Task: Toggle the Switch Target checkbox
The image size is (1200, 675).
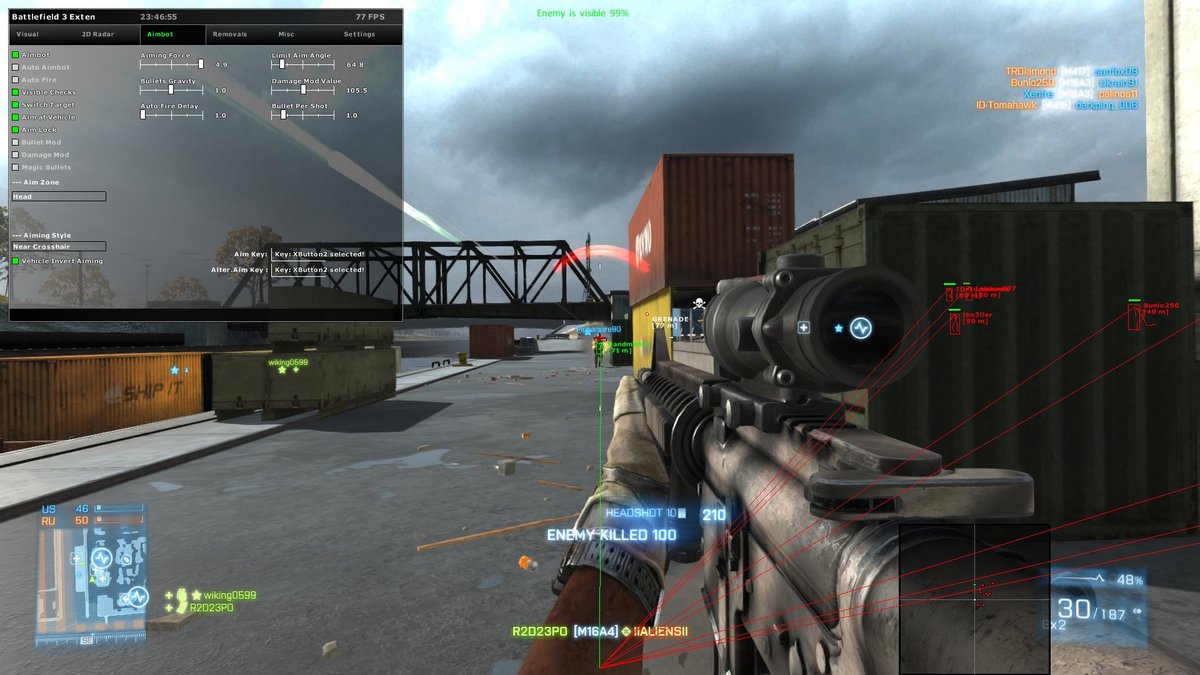Action: tap(15, 105)
